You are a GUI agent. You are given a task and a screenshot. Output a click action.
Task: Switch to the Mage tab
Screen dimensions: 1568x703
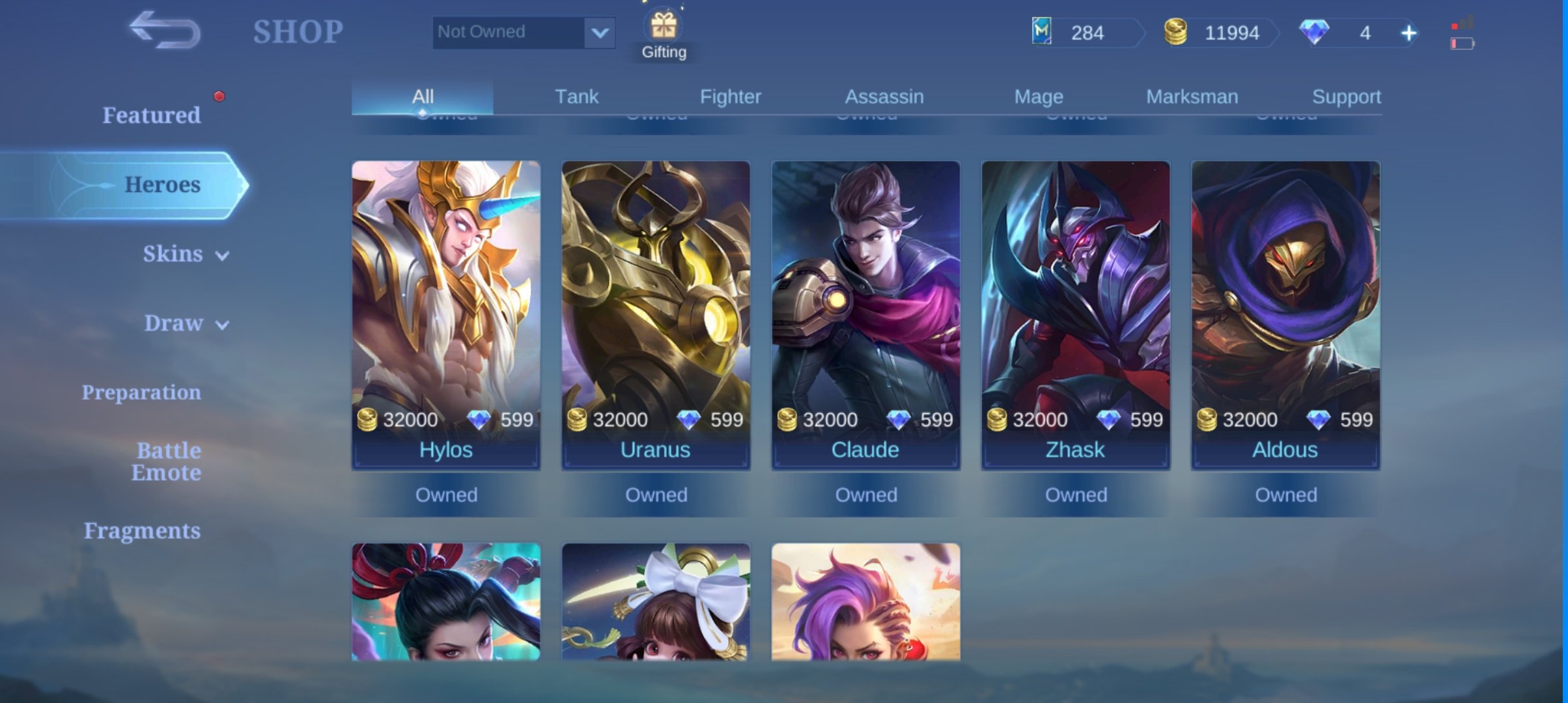pos(1039,96)
